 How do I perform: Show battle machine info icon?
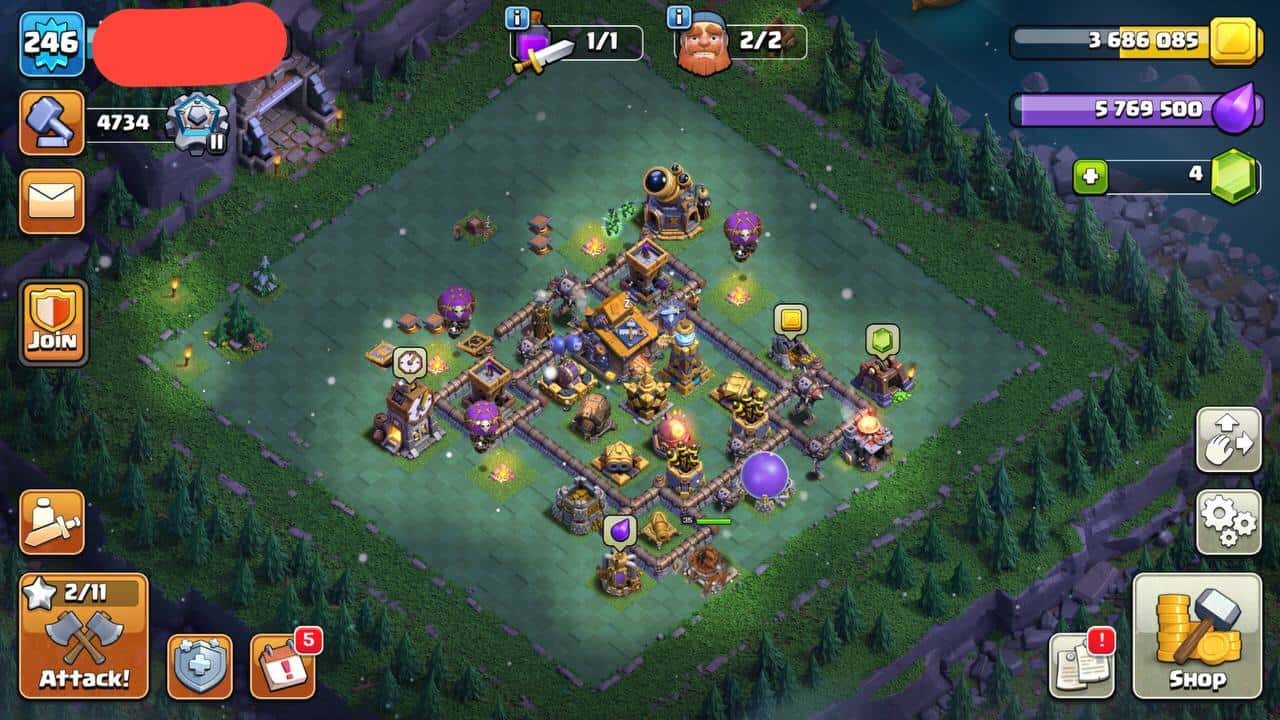(x=517, y=17)
